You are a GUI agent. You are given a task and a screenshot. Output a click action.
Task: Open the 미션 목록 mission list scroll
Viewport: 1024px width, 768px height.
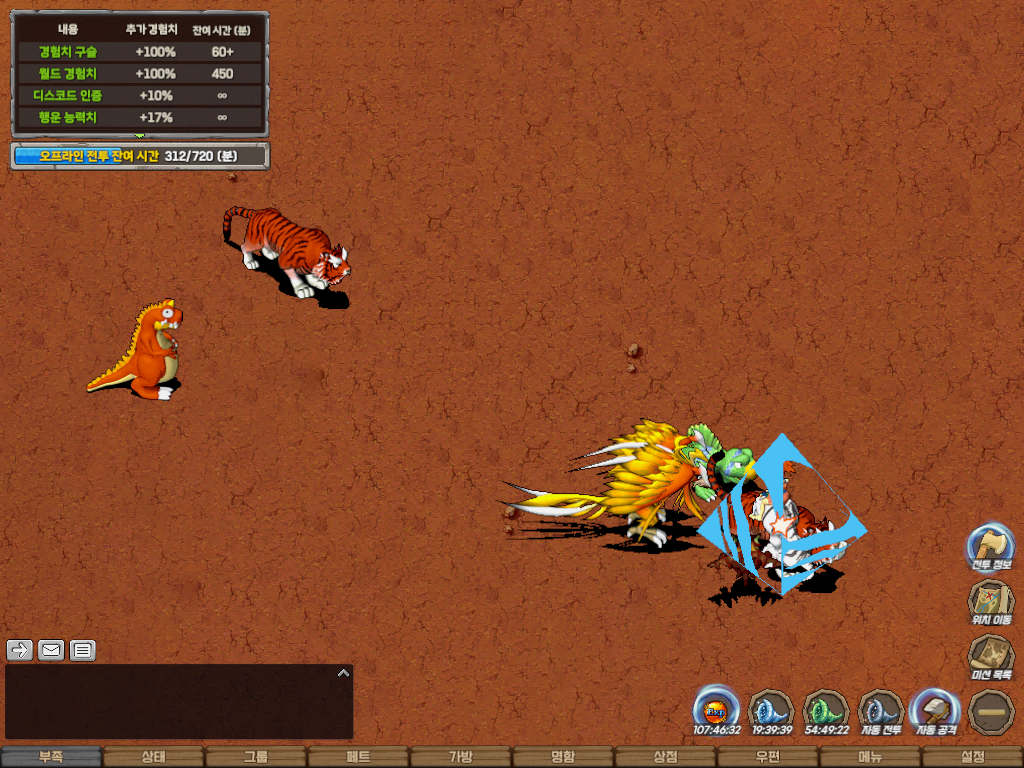click(990, 656)
